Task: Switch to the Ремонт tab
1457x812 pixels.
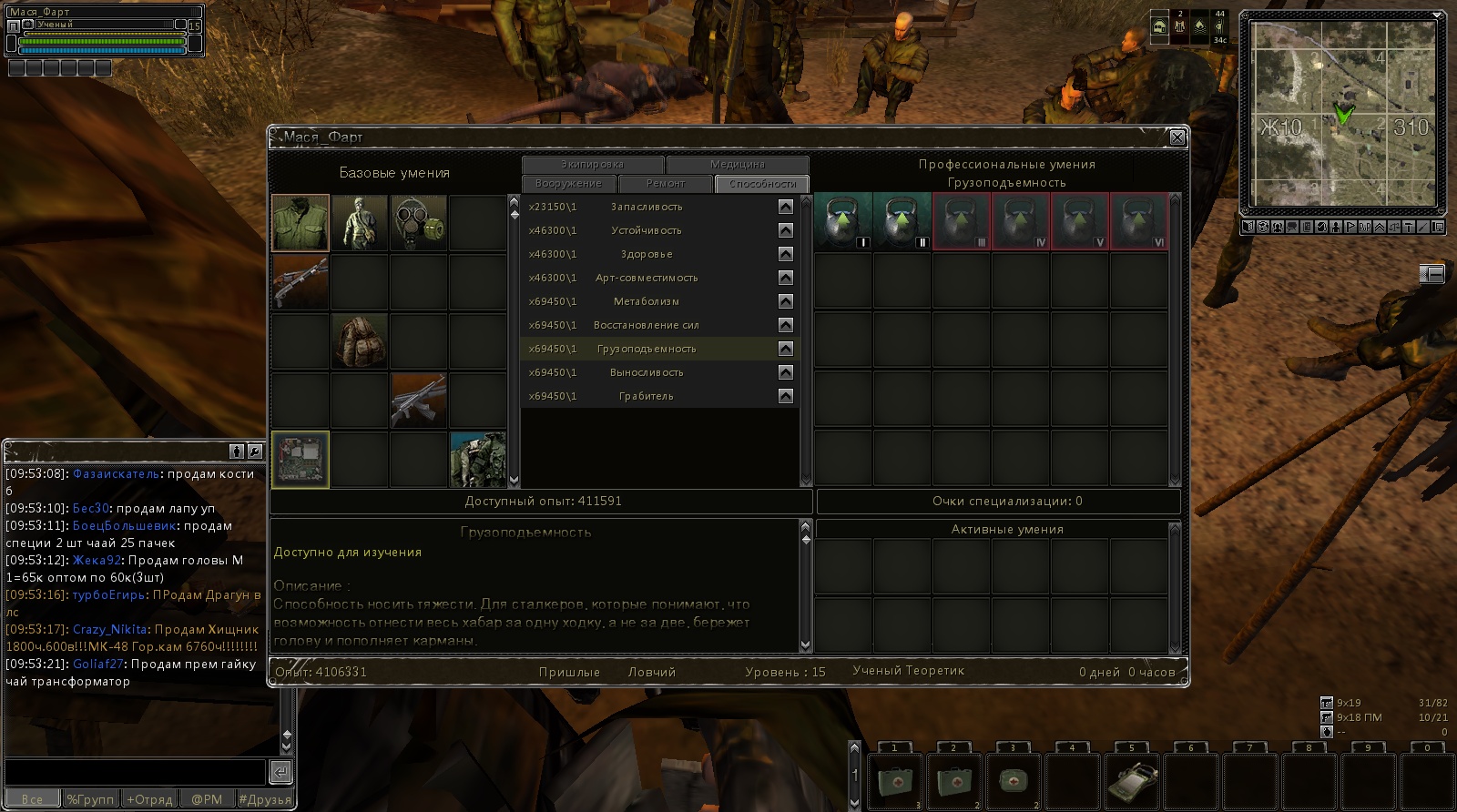Action: tap(666, 184)
